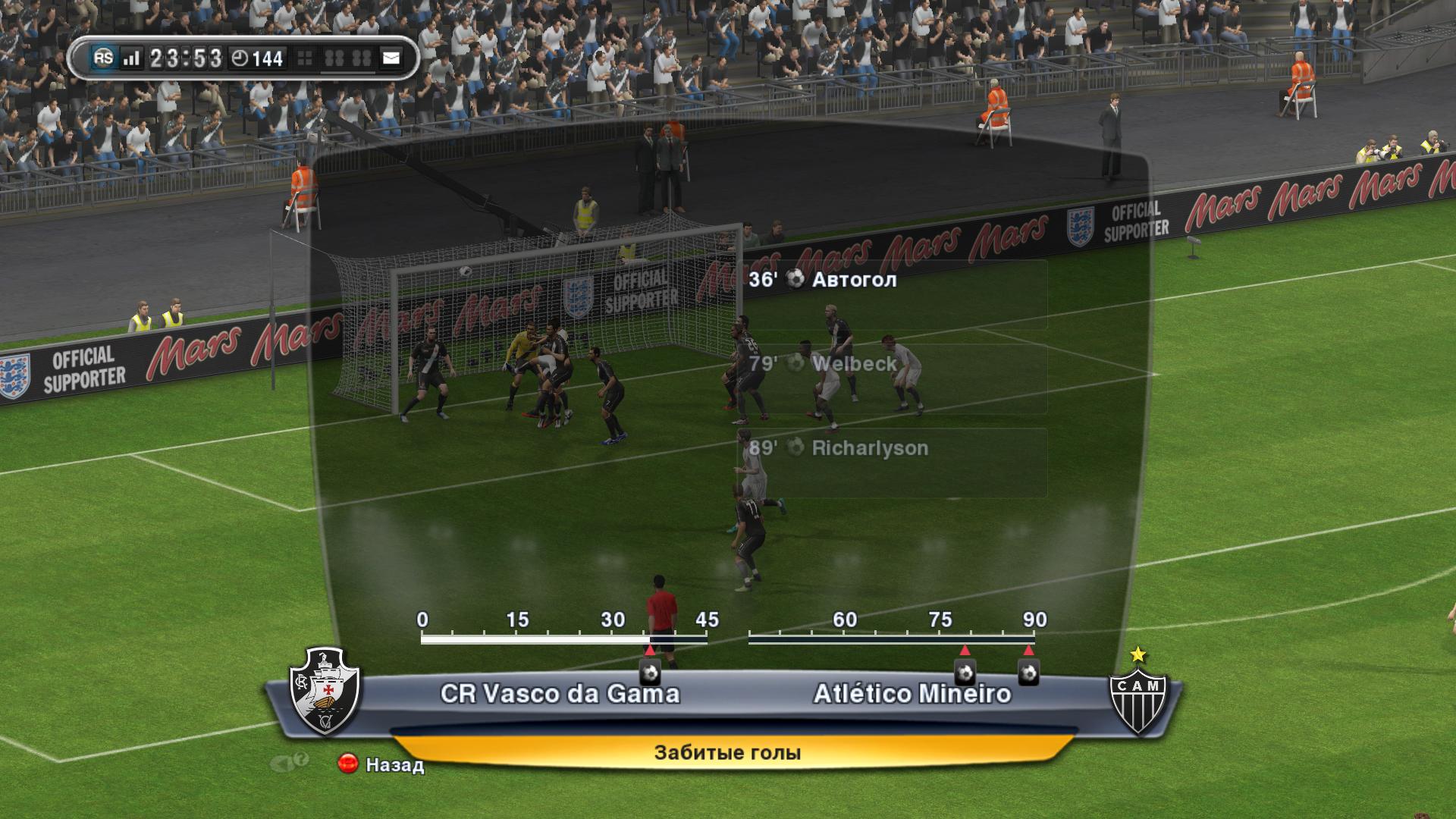1456x819 pixels.
Task: Click the RS badge in the overlay bar
Action: pyautogui.click(x=103, y=58)
